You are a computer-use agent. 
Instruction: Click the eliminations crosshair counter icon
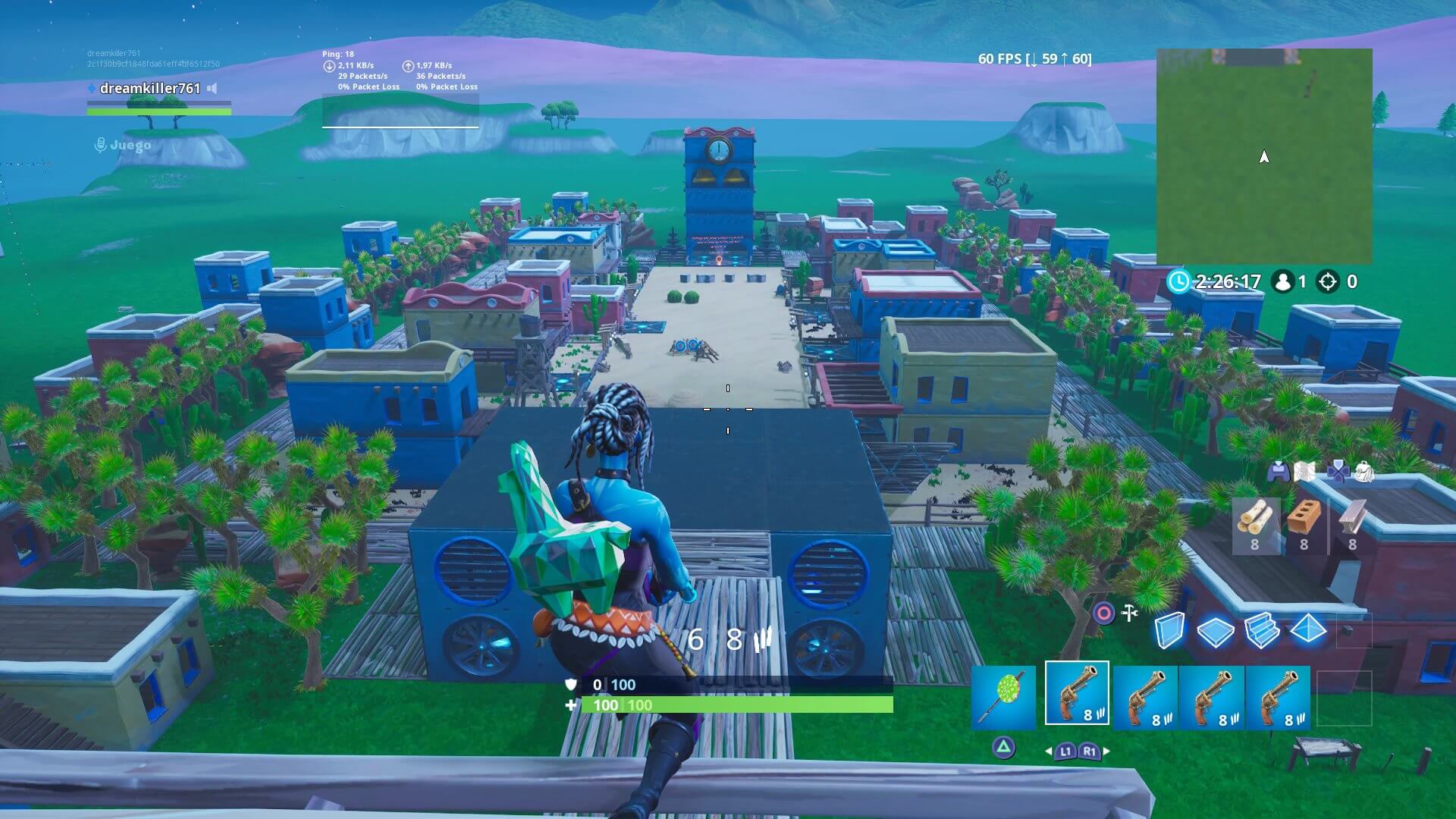pyautogui.click(x=1327, y=282)
